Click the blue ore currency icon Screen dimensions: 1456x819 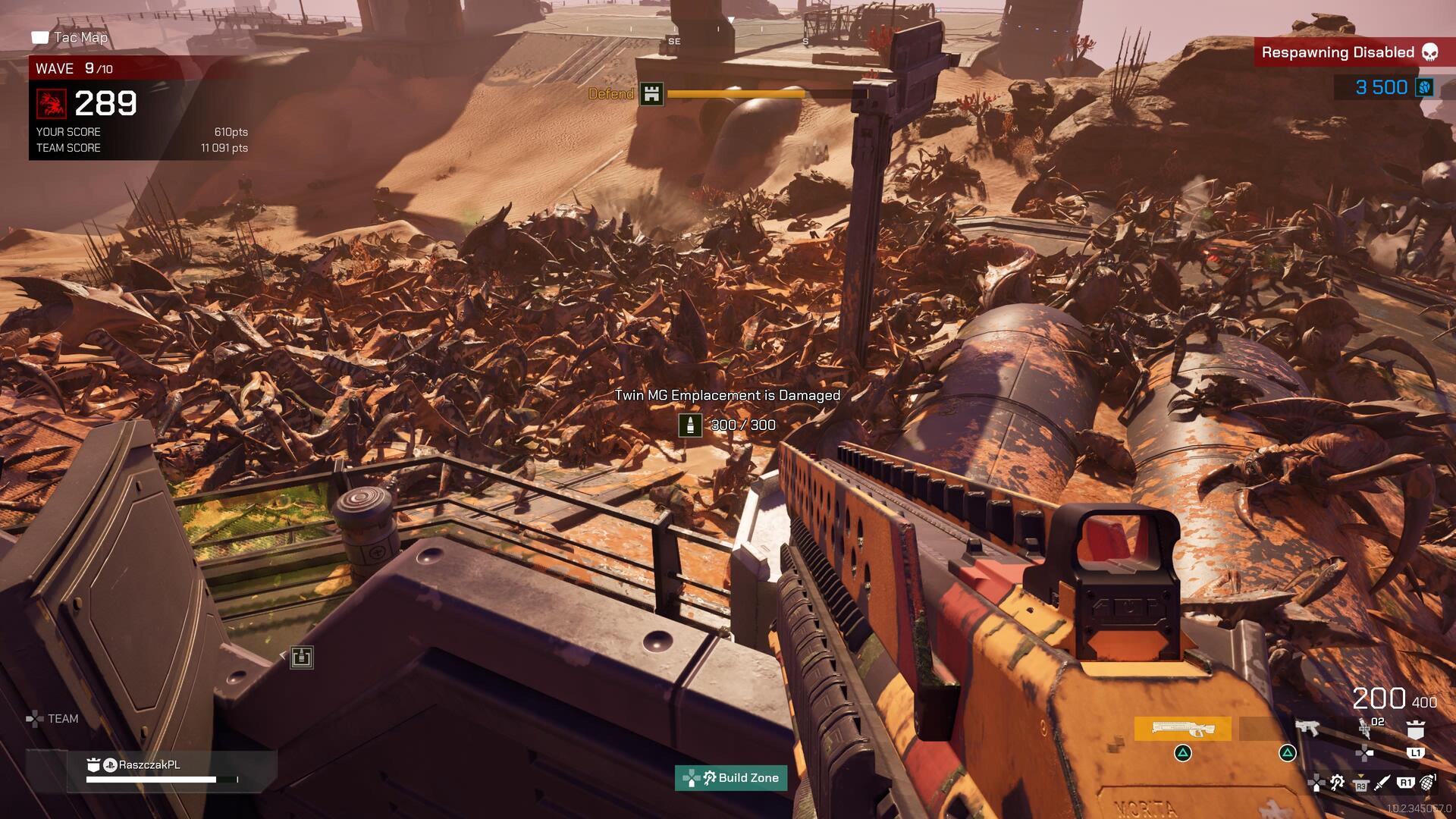(1424, 87)
